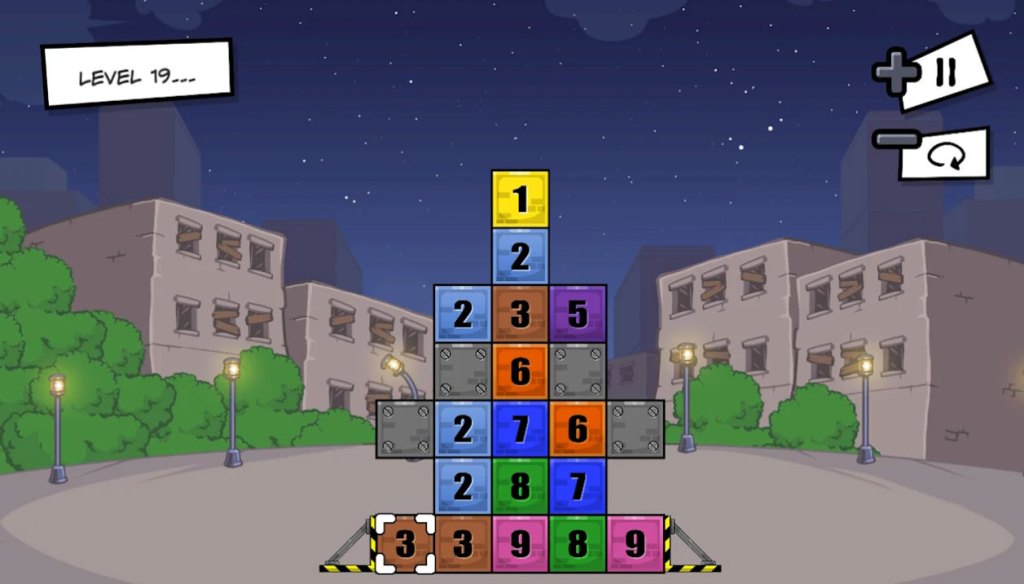
Task: Choose the brown 3 block with white selection brackets
Action: click(x=404, y=544)
